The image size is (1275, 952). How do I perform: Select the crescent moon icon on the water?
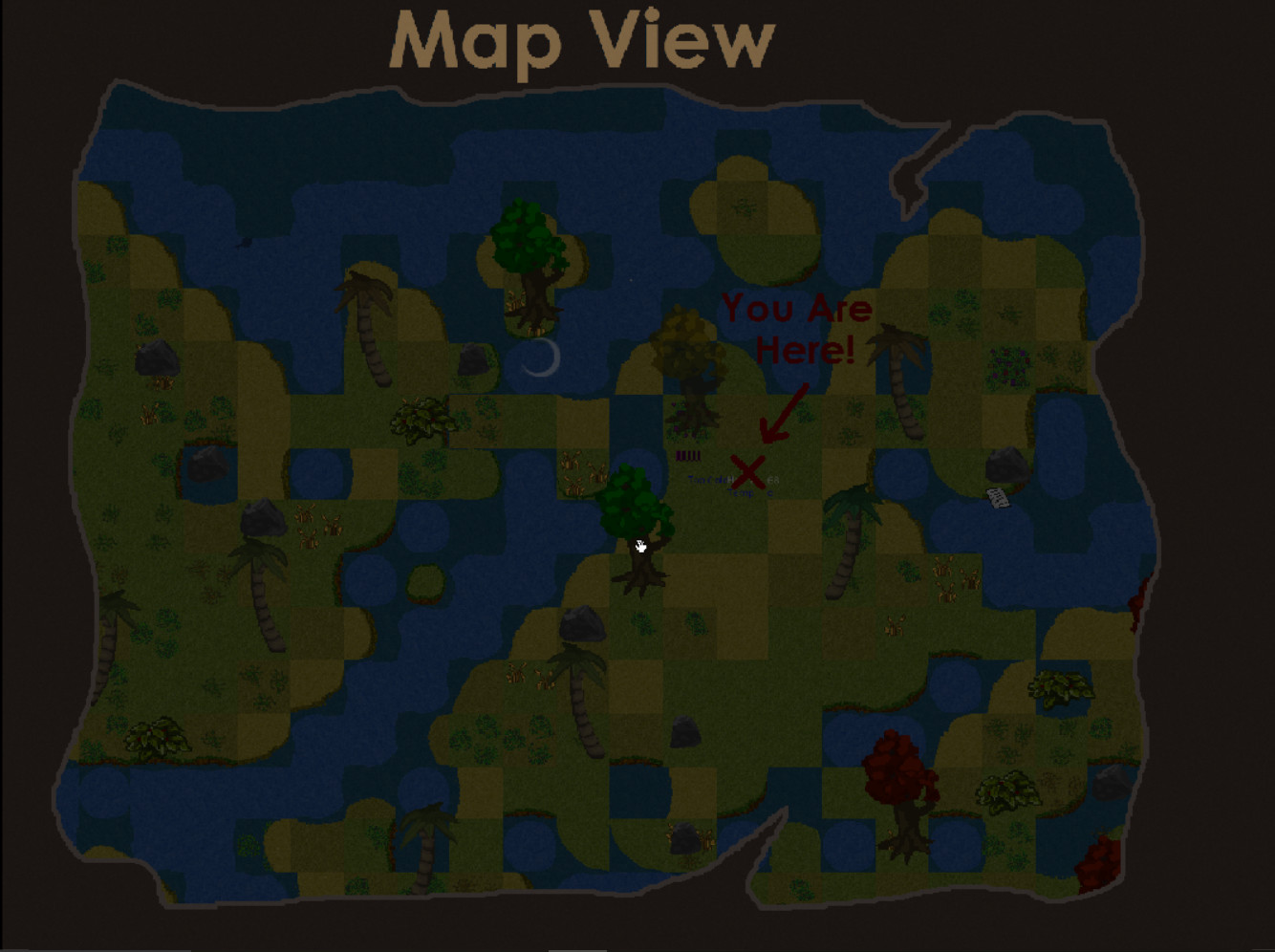click(541, 358)
